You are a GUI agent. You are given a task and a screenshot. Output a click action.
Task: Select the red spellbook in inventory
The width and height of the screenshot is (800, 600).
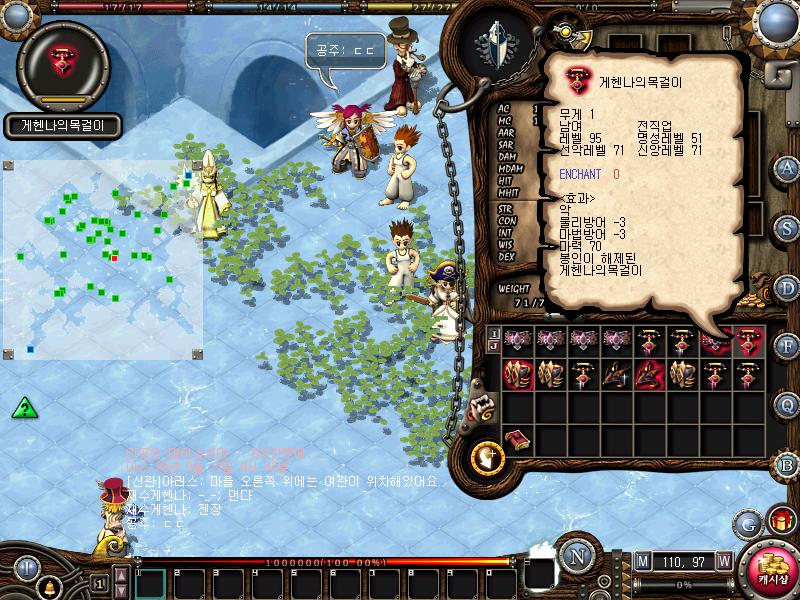518,440
